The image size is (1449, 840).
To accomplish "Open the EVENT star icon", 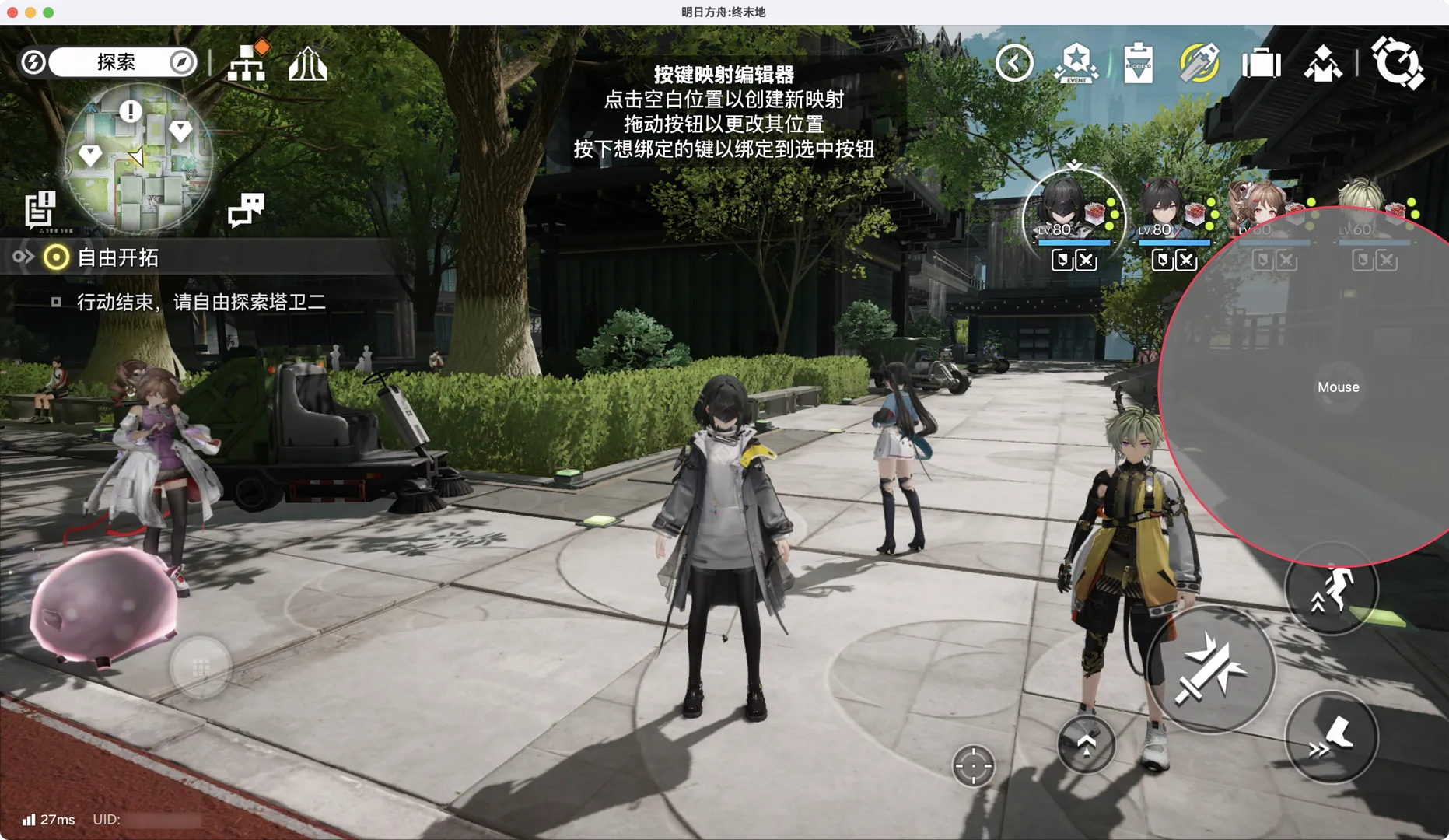I will (1076, 63).
